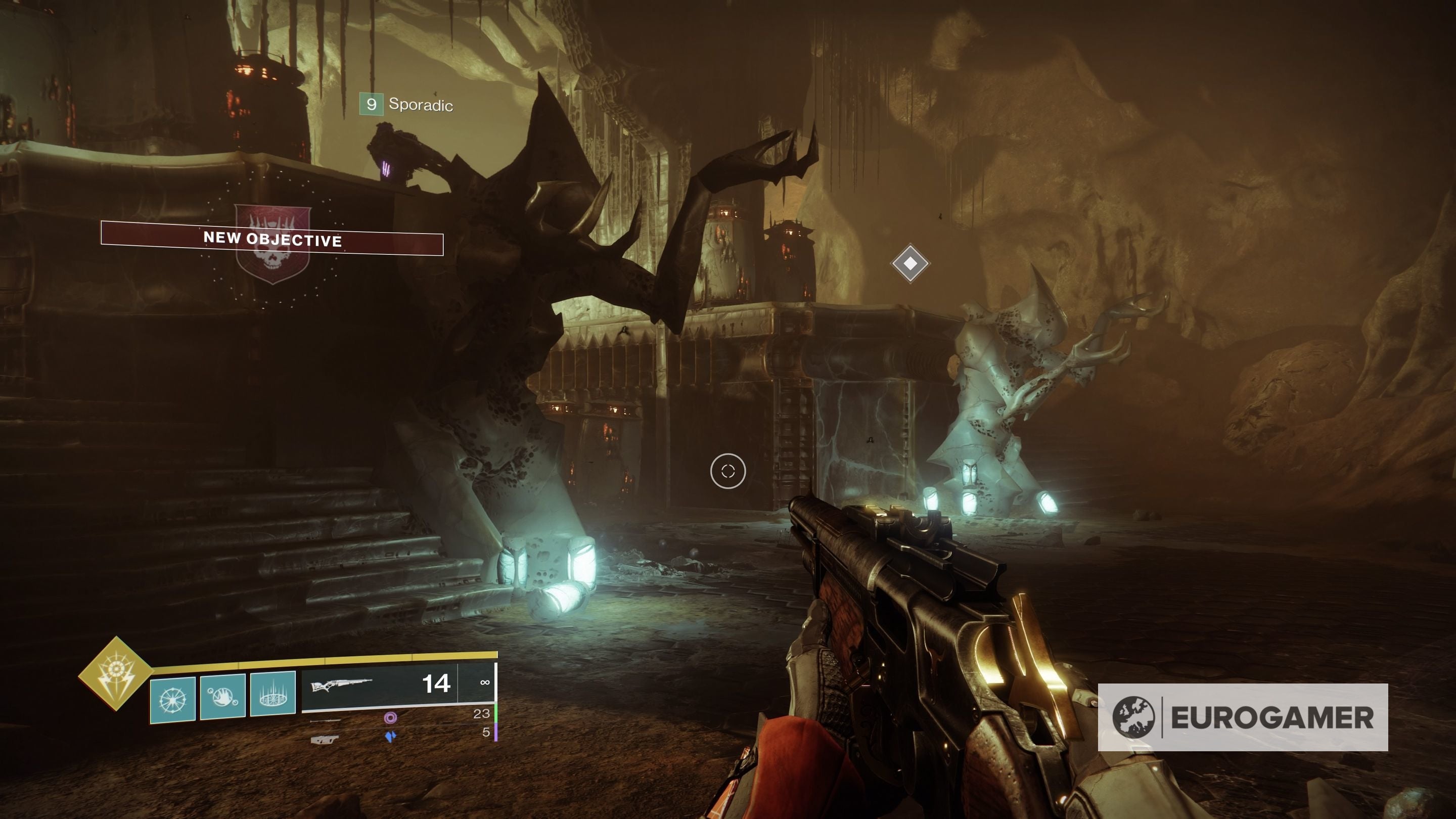Switch to the energy weapon with purple void icon
1456x819 pixels.
(x=390, y=718)
